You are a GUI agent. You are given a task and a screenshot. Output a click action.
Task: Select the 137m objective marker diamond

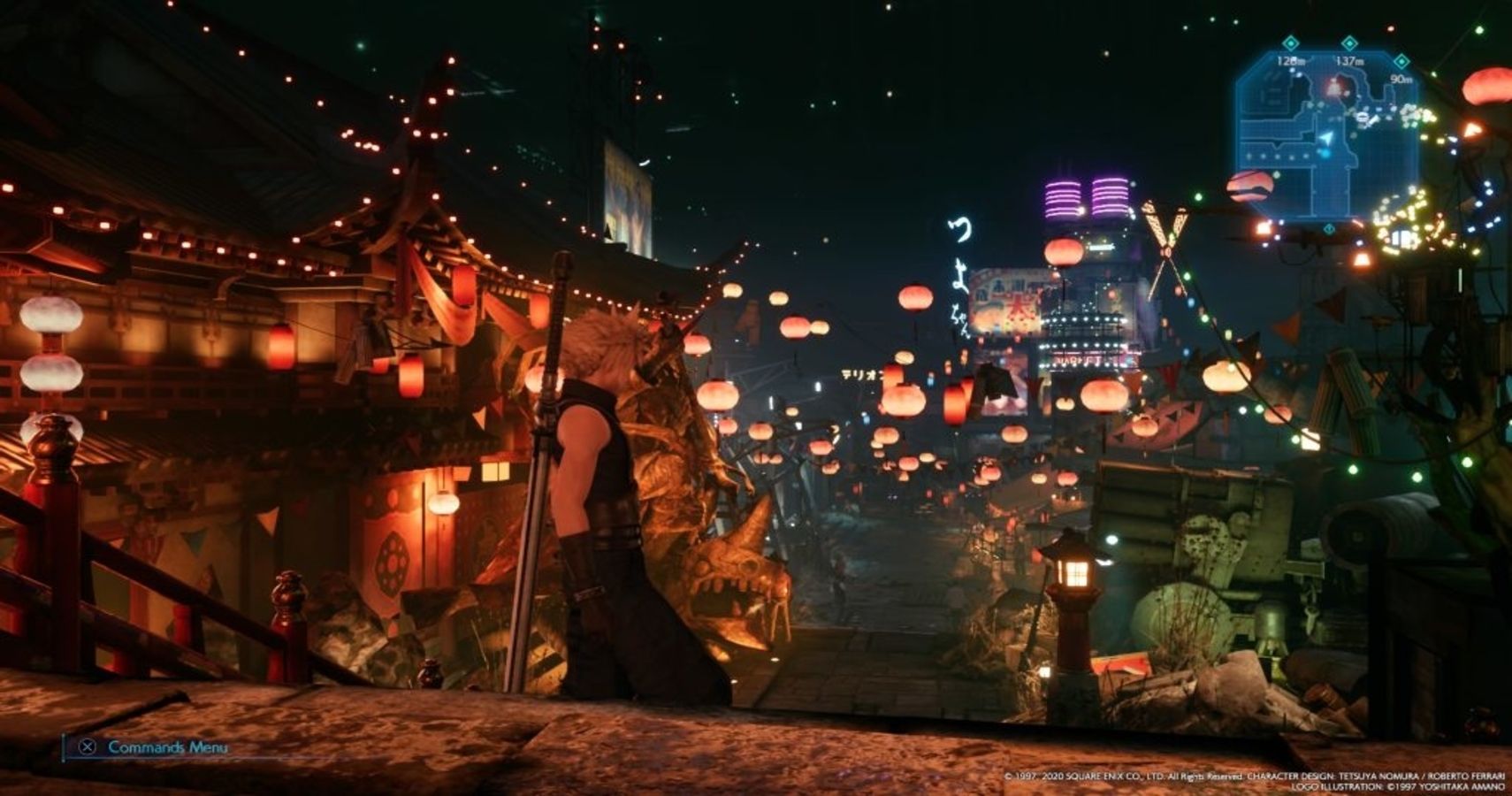(1348, 42)
